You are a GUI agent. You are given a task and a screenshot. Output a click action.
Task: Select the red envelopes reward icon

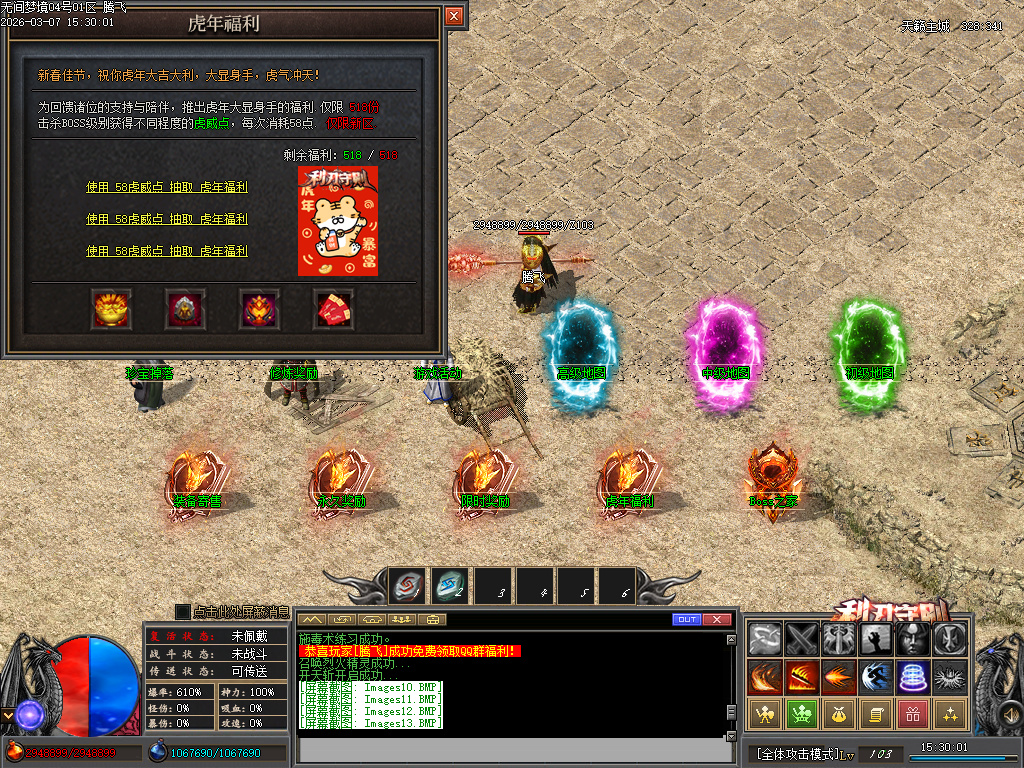tap(334, 309)
